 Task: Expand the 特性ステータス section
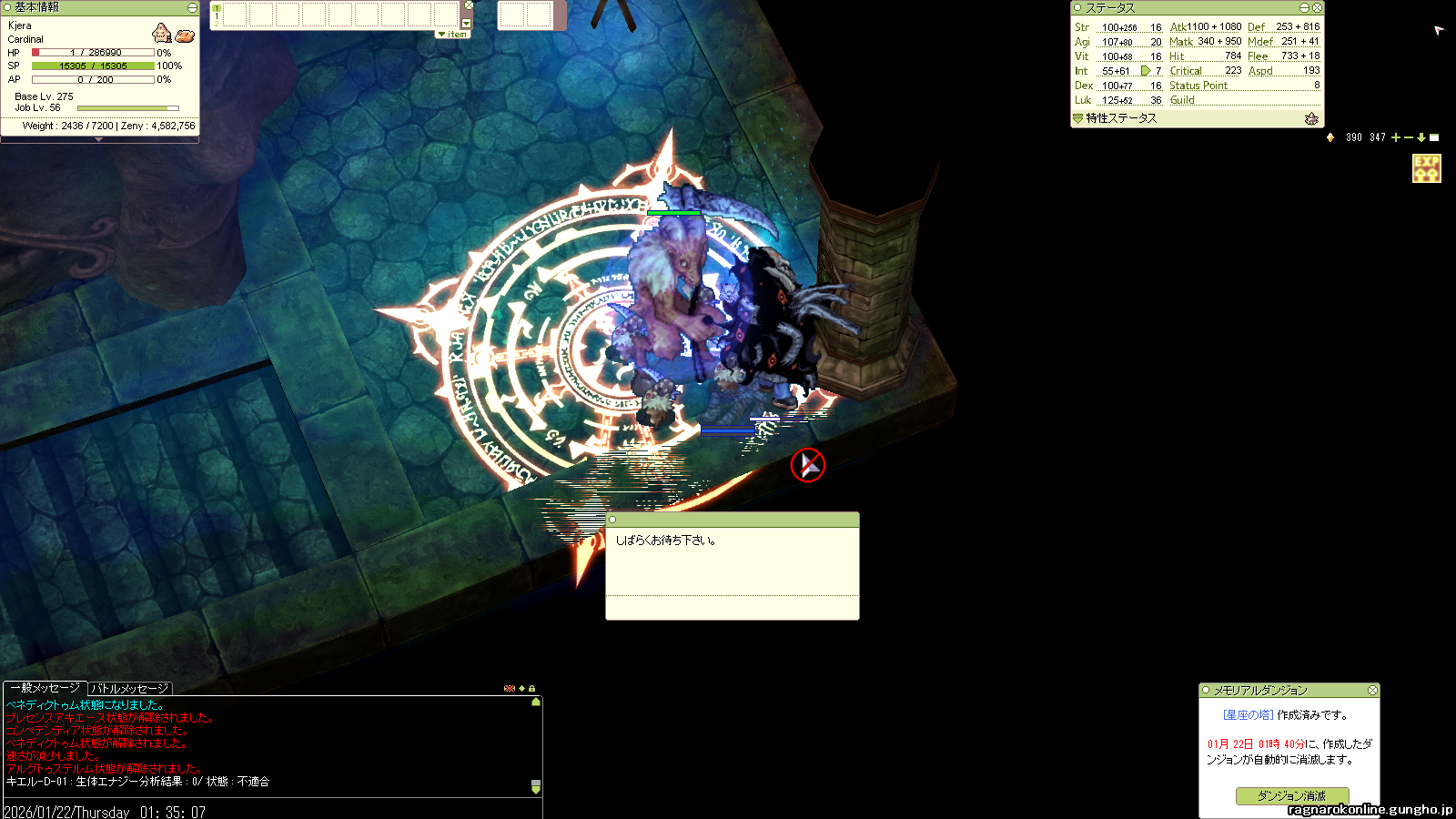point(1078,118)
